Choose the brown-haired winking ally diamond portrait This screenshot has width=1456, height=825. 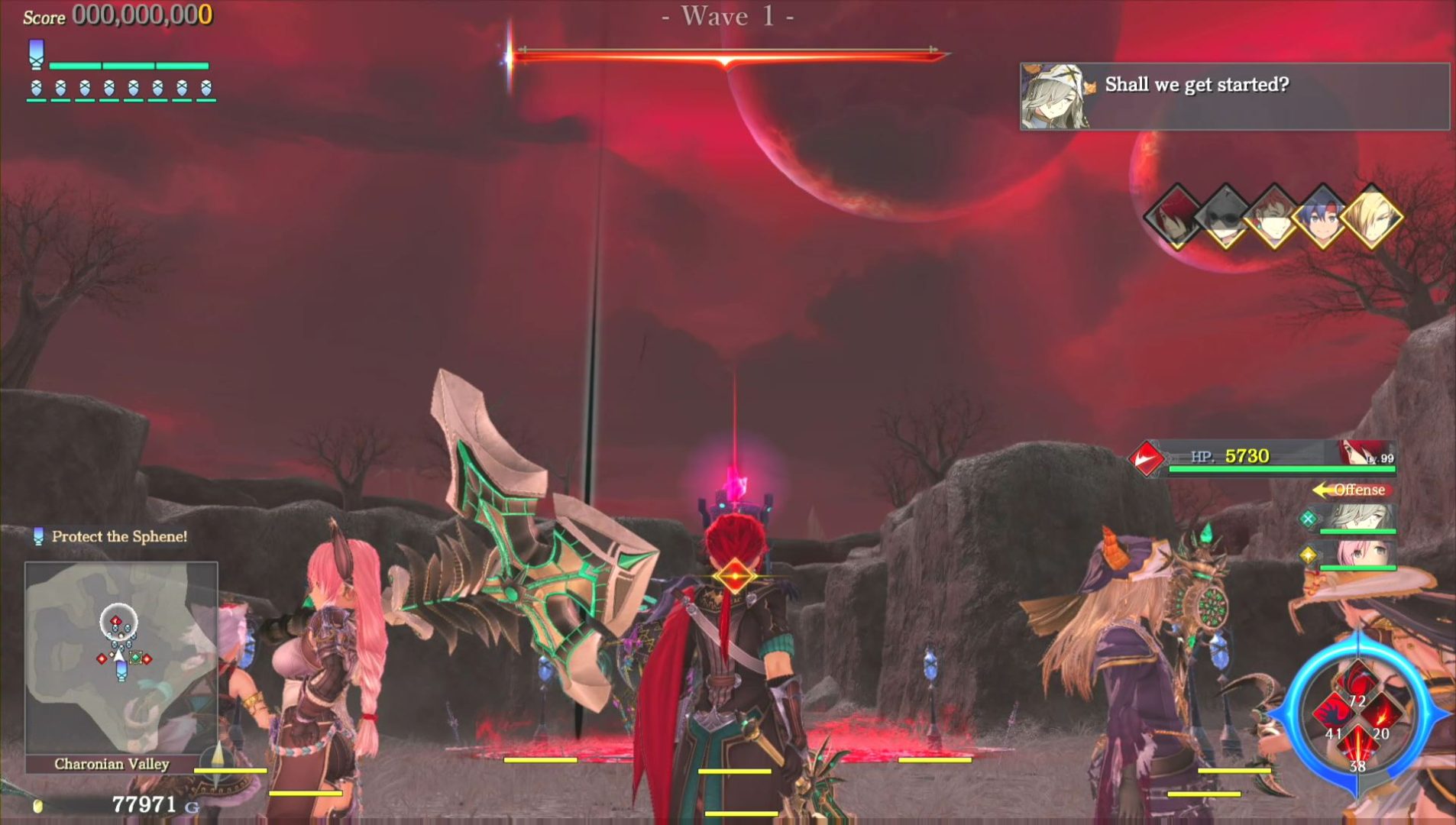coord(1273,218)
